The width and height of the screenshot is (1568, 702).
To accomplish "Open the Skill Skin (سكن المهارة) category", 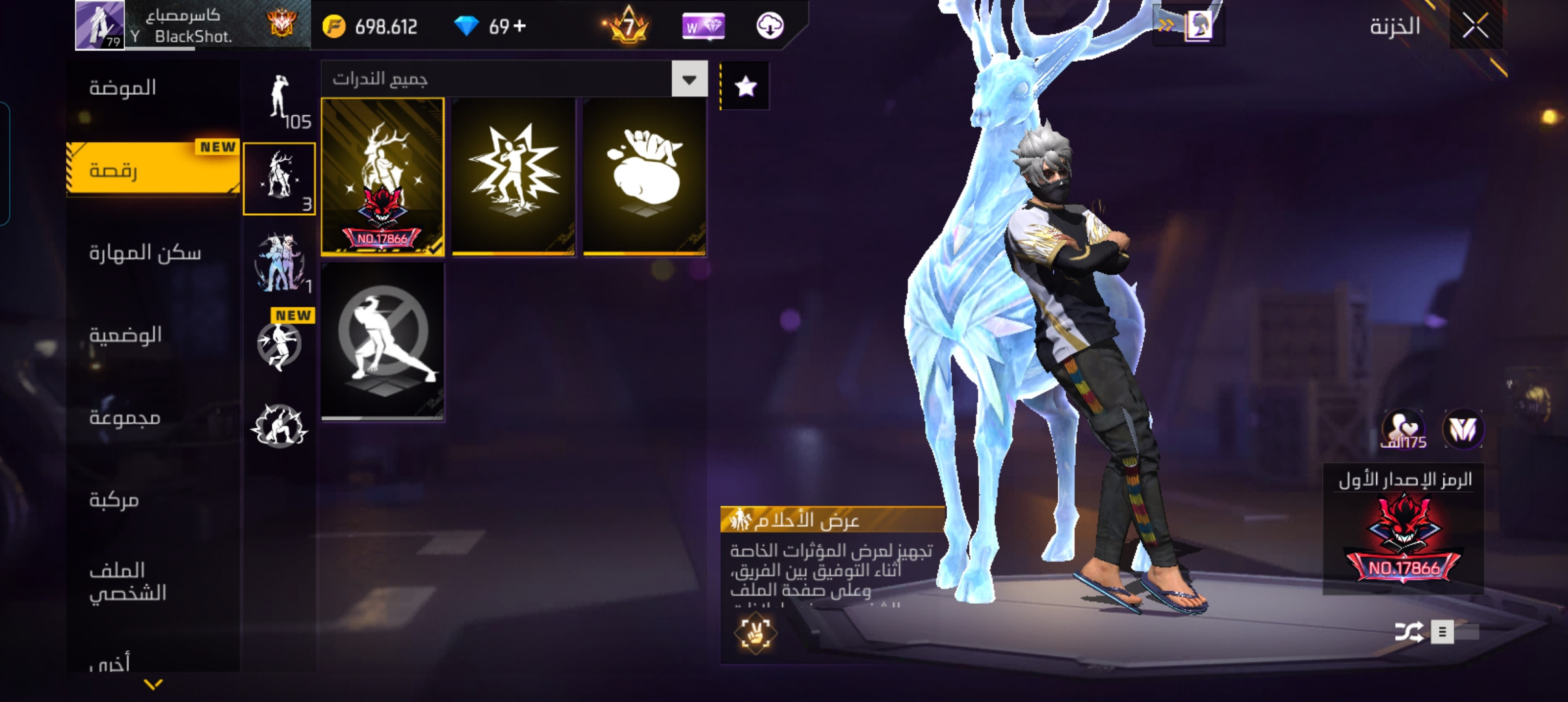I will click(145, 252).
